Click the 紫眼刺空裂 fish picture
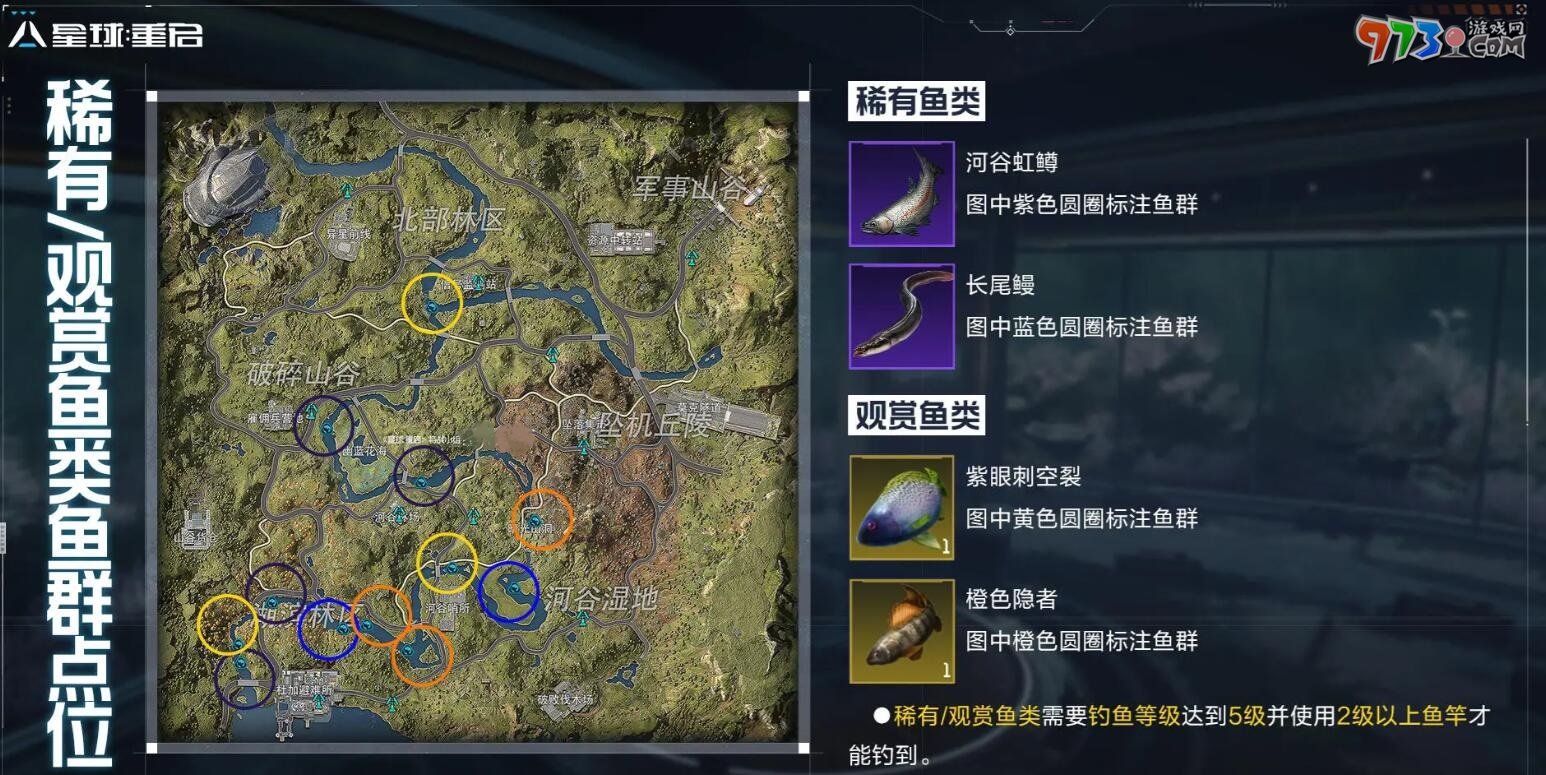Viewport: 1546px width, 775px height. click(900, 507)
